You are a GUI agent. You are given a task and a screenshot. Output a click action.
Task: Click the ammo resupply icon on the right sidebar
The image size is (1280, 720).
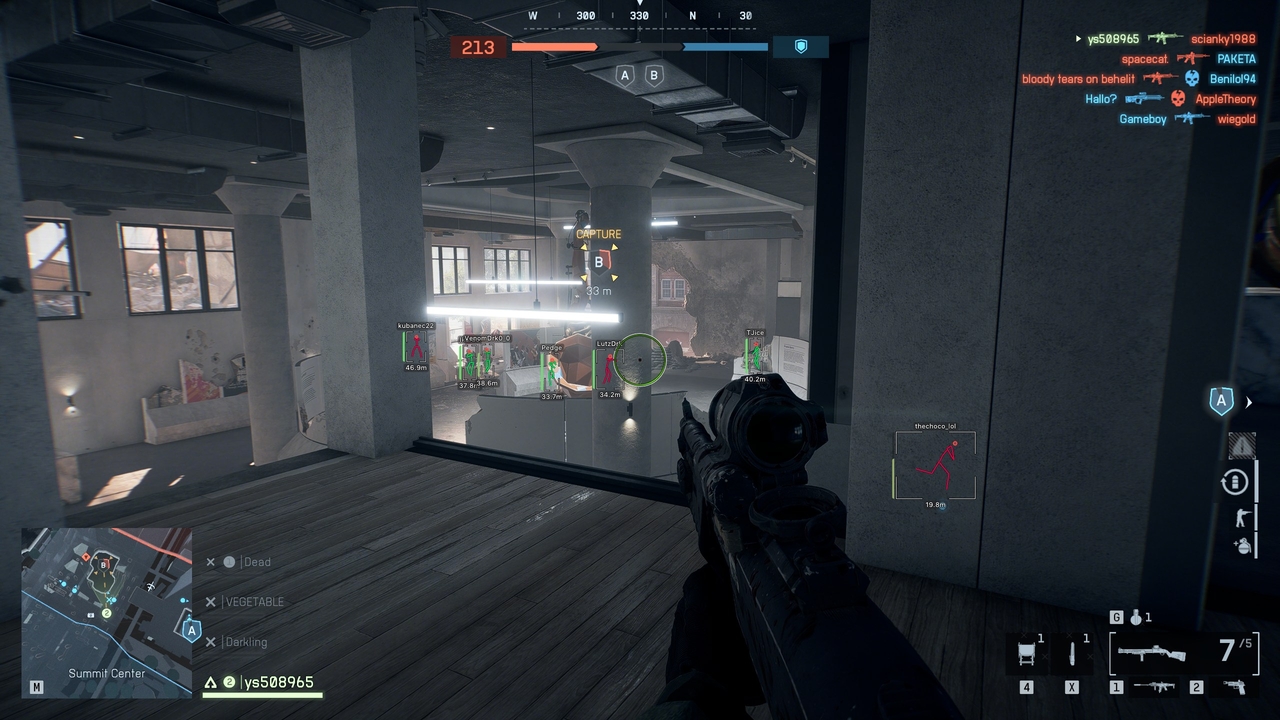coord(1236,481)
